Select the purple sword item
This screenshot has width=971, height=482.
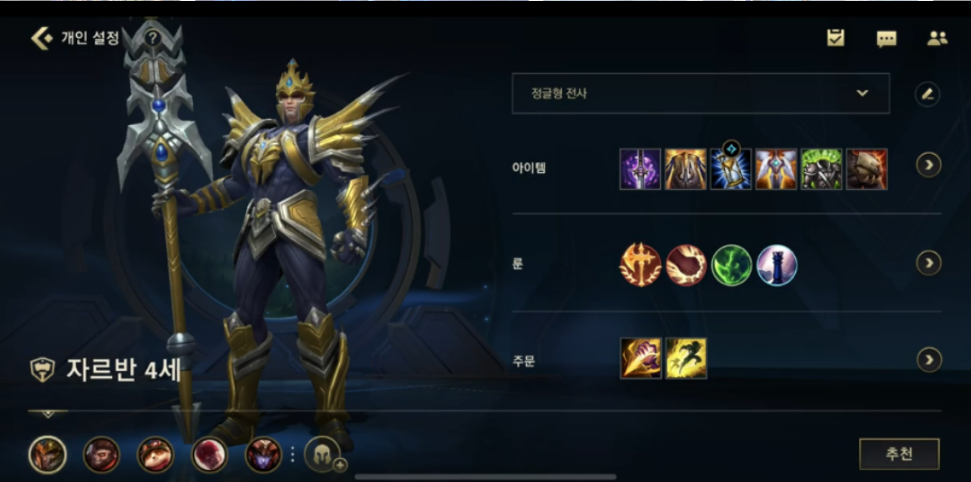(x=640, y=169)
